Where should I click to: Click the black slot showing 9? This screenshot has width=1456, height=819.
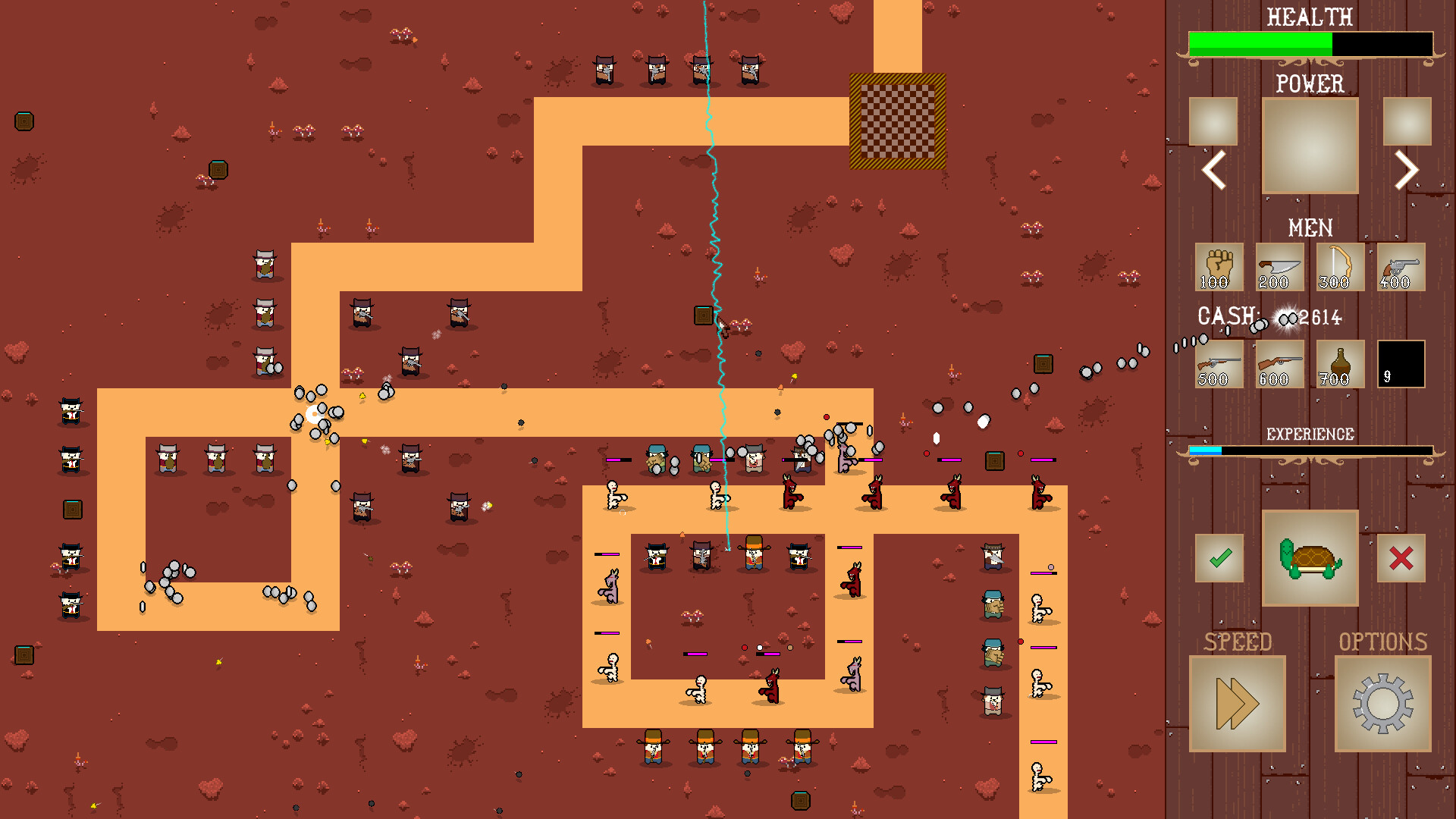pos(1400,364)
